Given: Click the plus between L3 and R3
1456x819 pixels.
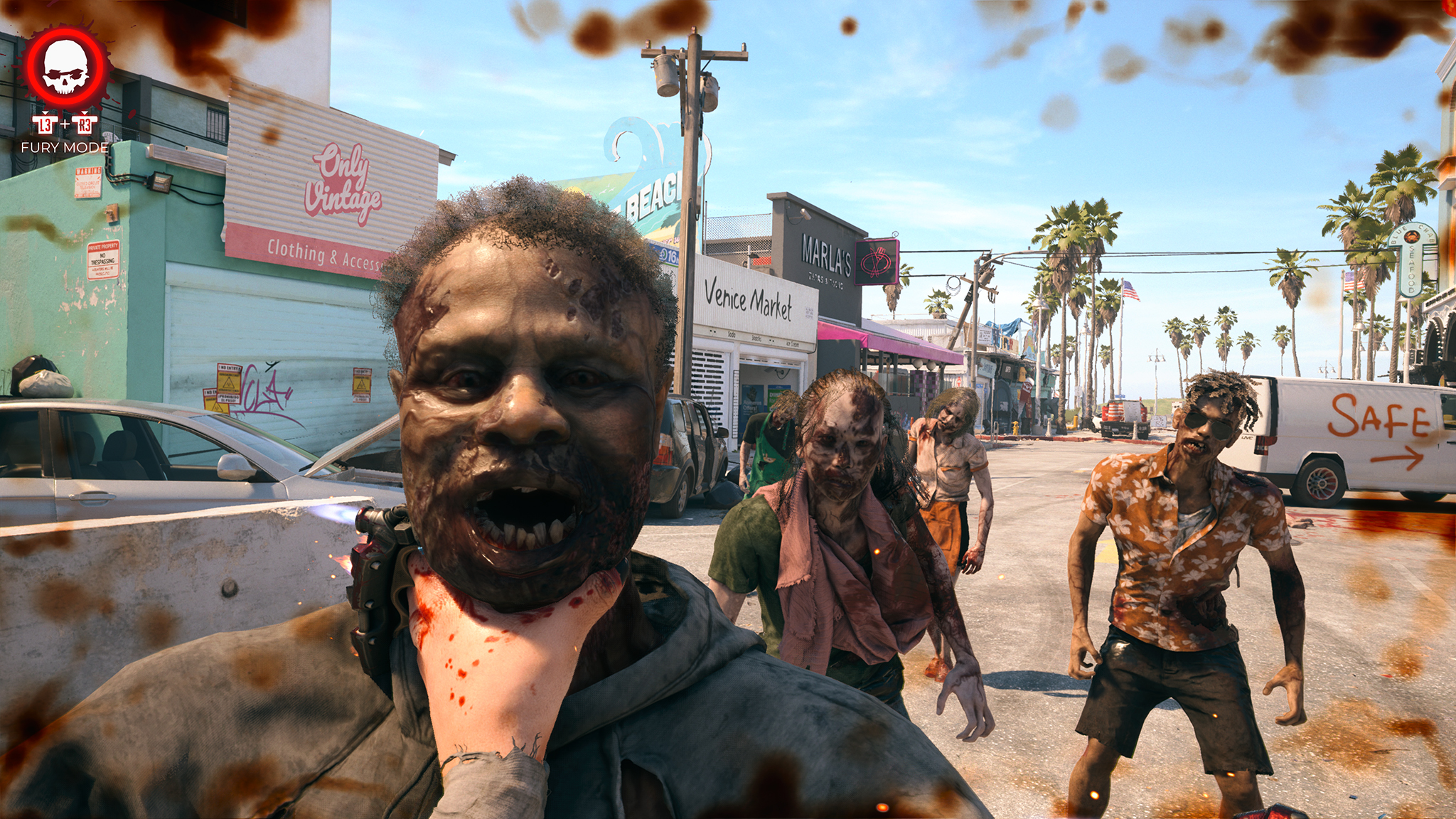Looking at the screenshot, I should (65, 124).
